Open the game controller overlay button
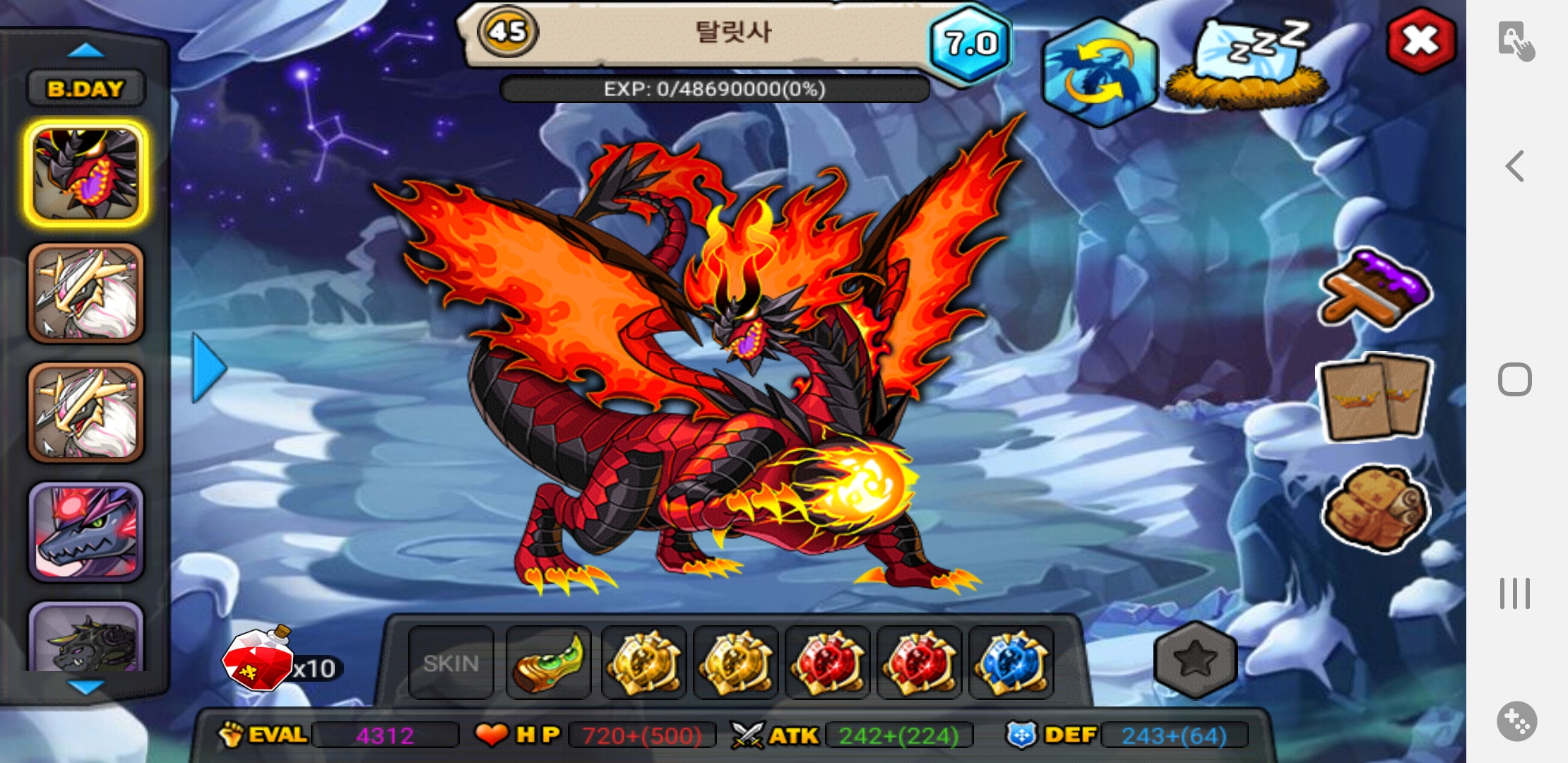This screenshot has height=763, width=1568. [1516, 722]
